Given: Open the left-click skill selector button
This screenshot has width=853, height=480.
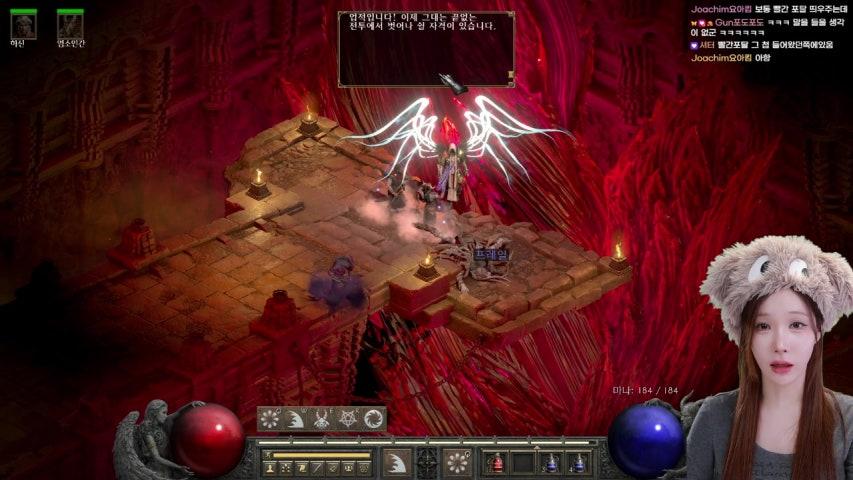Looking at the screenshot, I should (x=397, y=462).
